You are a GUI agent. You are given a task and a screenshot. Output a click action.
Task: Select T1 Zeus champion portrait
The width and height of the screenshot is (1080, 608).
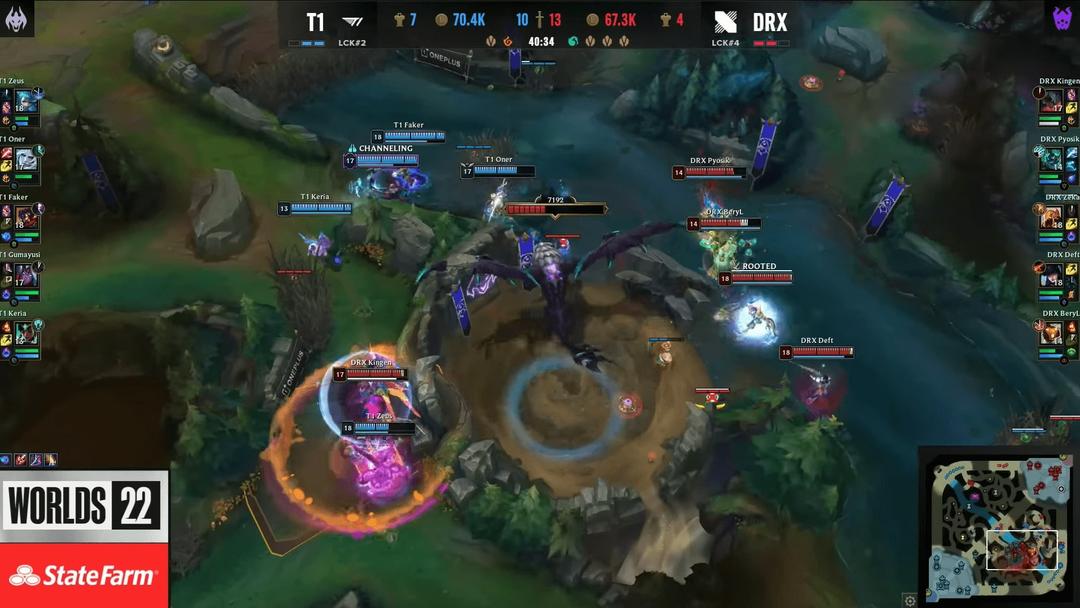click(26, 101)
